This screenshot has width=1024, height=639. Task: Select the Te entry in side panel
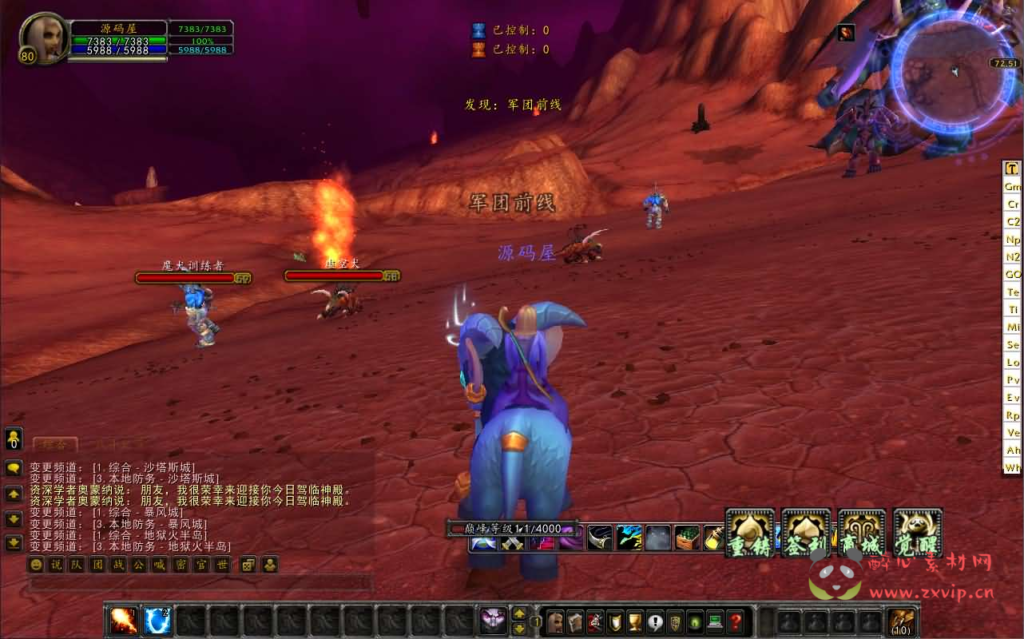click(1012, 292)
